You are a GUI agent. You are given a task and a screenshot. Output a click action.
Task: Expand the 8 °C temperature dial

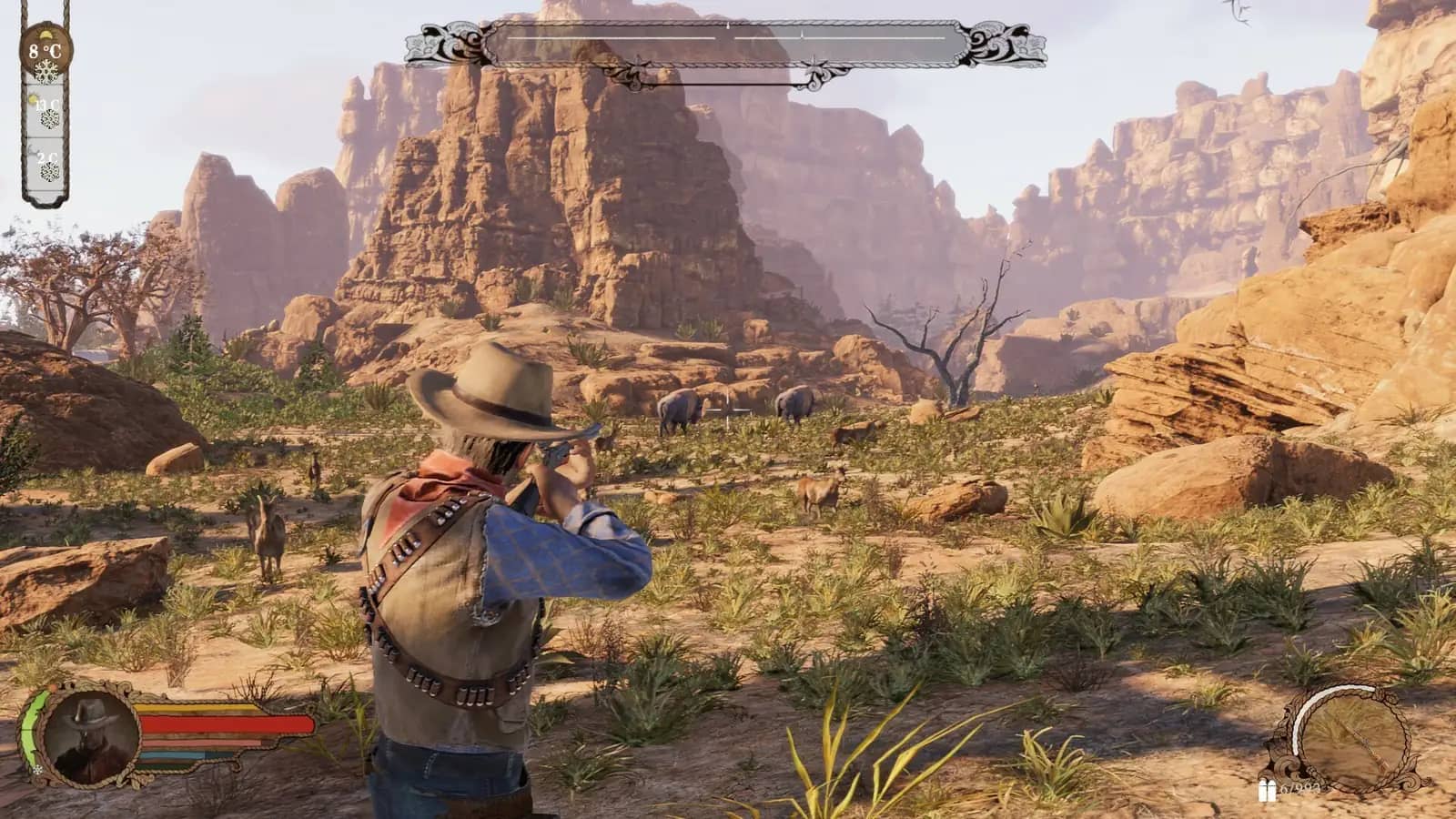(44, 48)
